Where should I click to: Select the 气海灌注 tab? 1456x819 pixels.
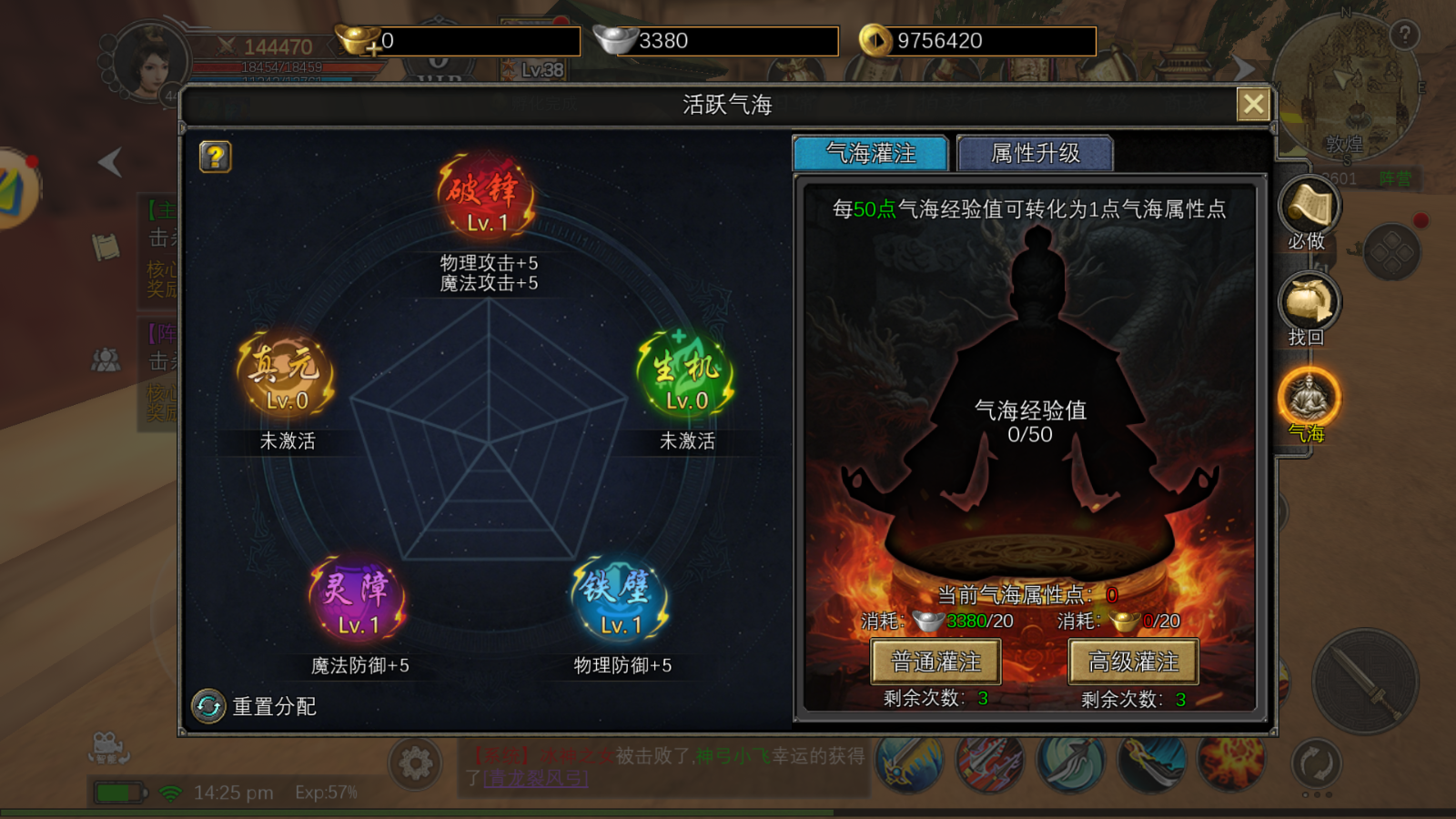872,154
